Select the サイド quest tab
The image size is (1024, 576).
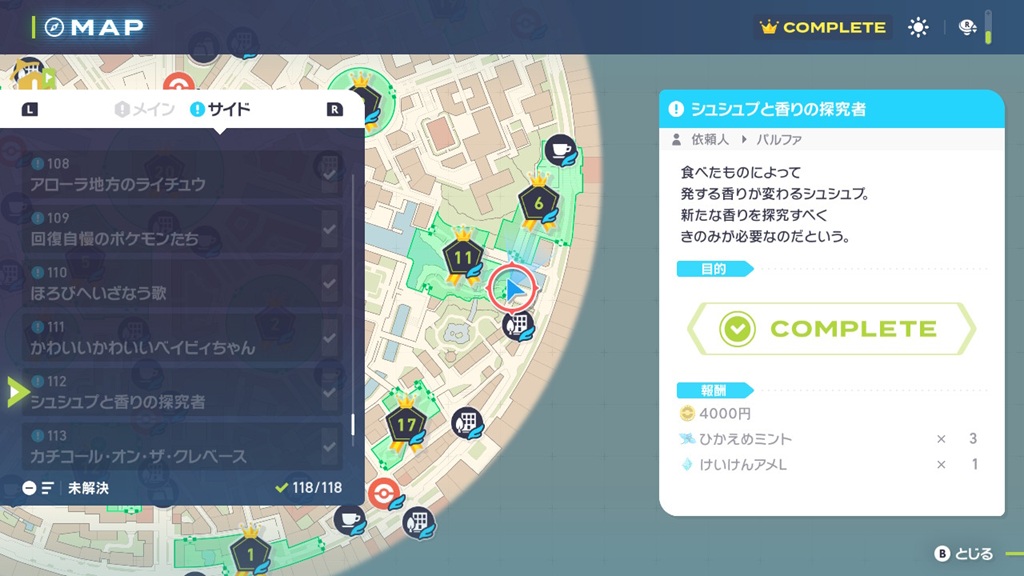(x=220, y=109)
